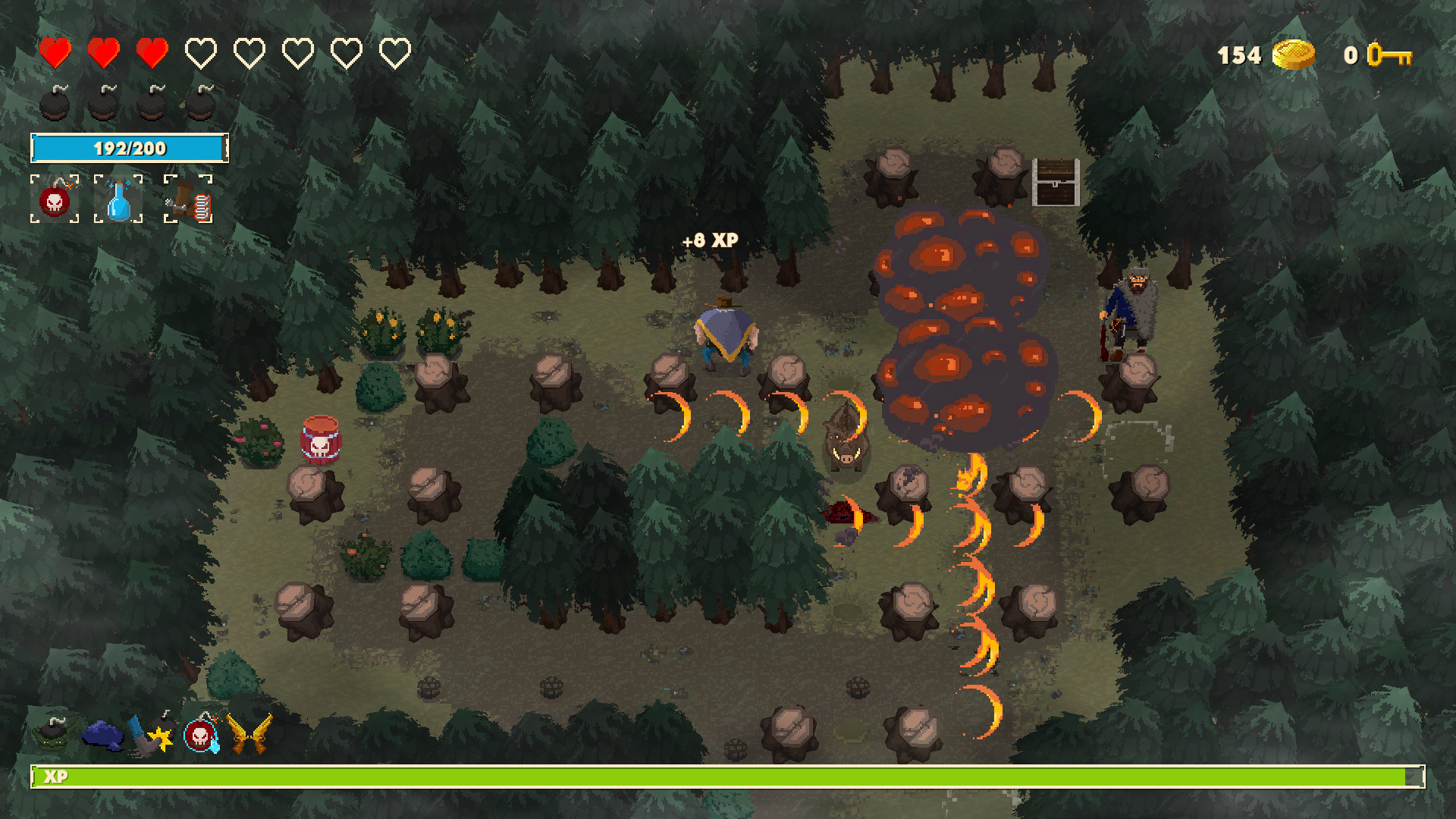Click the skull bomb perk in the bottom bar

pyautogui.click(x=199, y=734)
